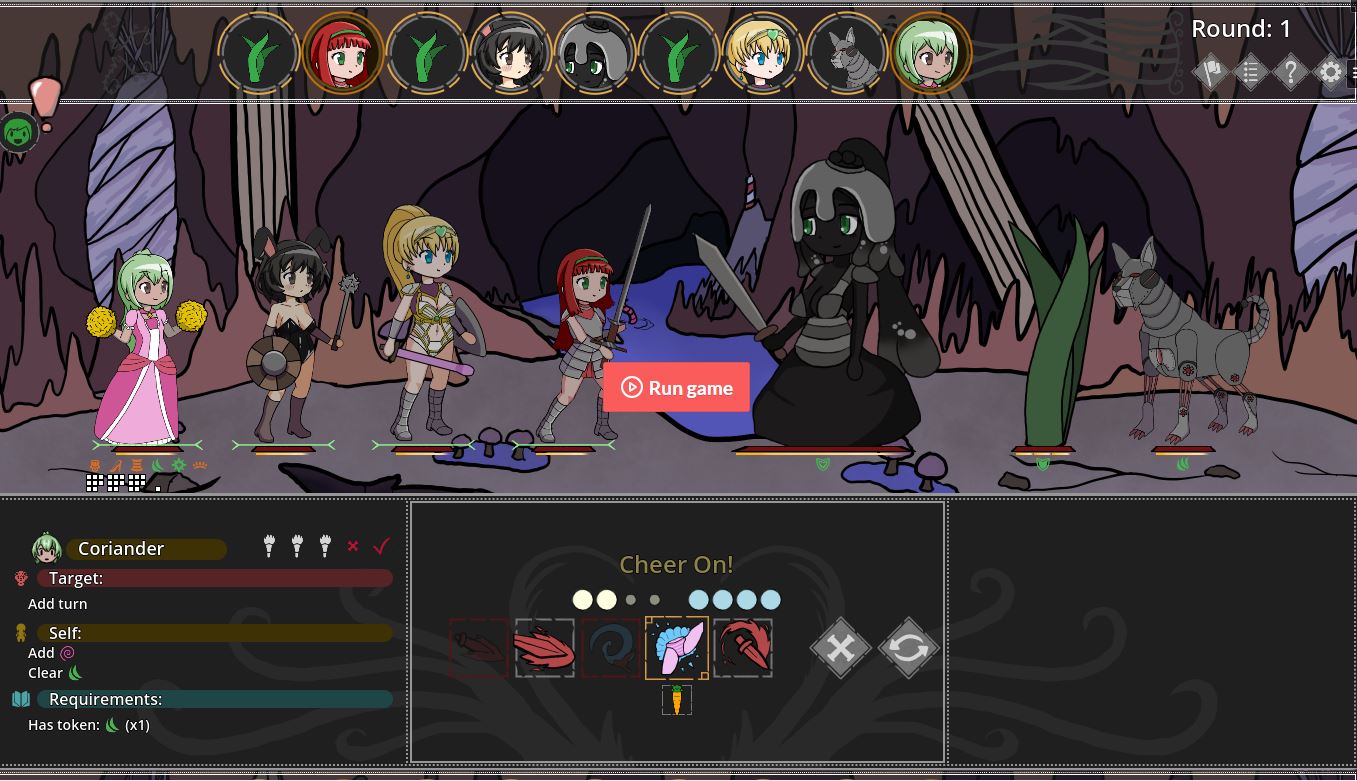Click the Add turn link under Target
Viewport: 1357px width, 781px height.
[57, 603]
